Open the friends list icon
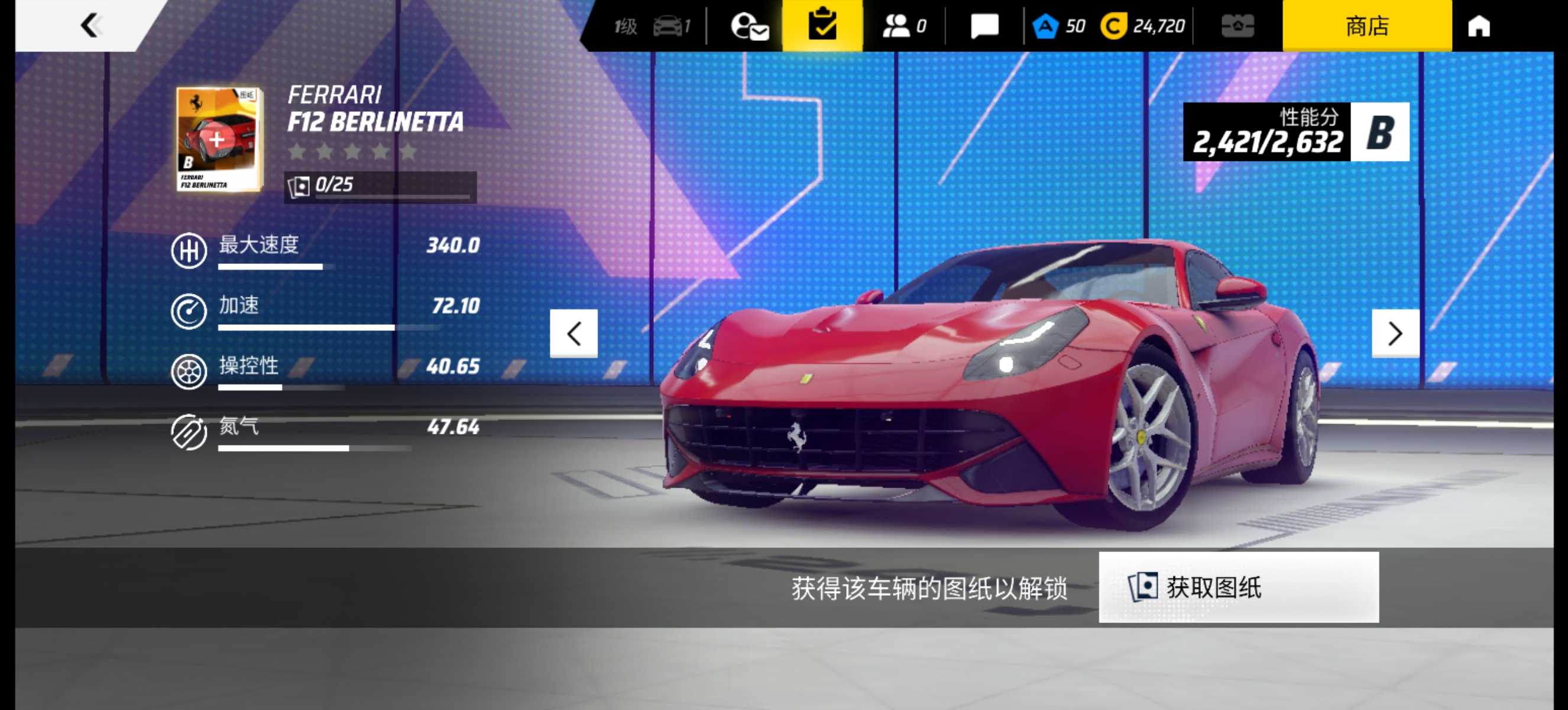This screenshot has width=1568, height=710. [x=903, y=26]
